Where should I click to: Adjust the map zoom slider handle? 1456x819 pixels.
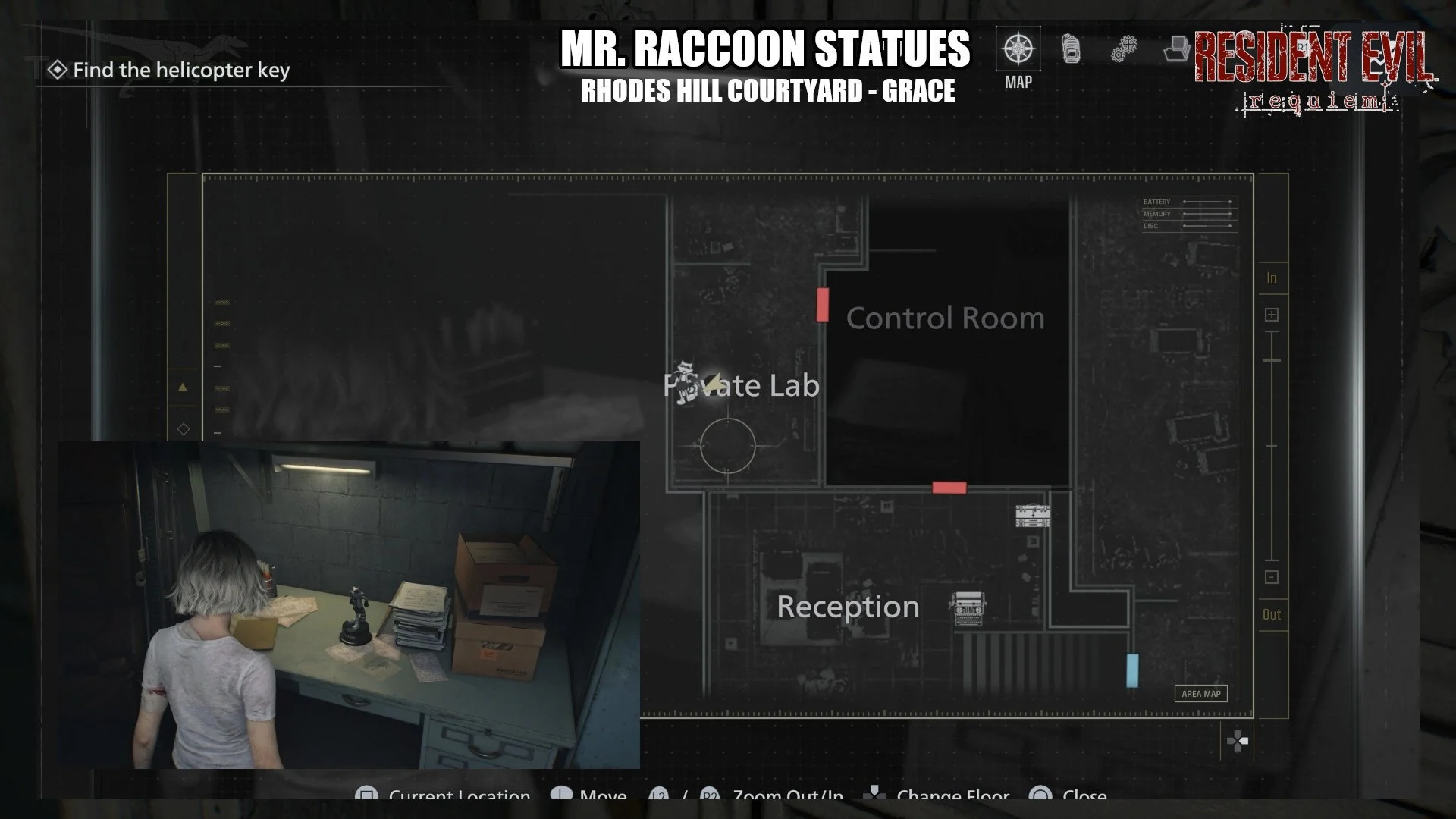point(1272,359)
